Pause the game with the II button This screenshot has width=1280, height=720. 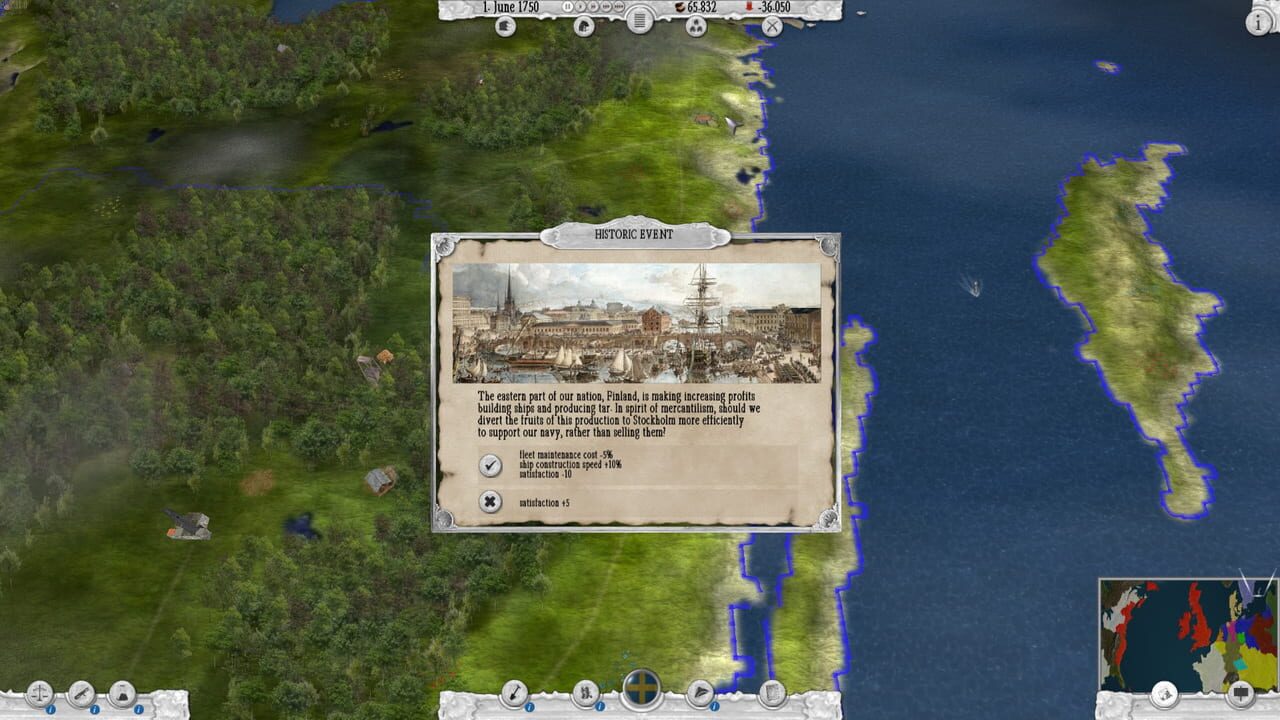567,7
